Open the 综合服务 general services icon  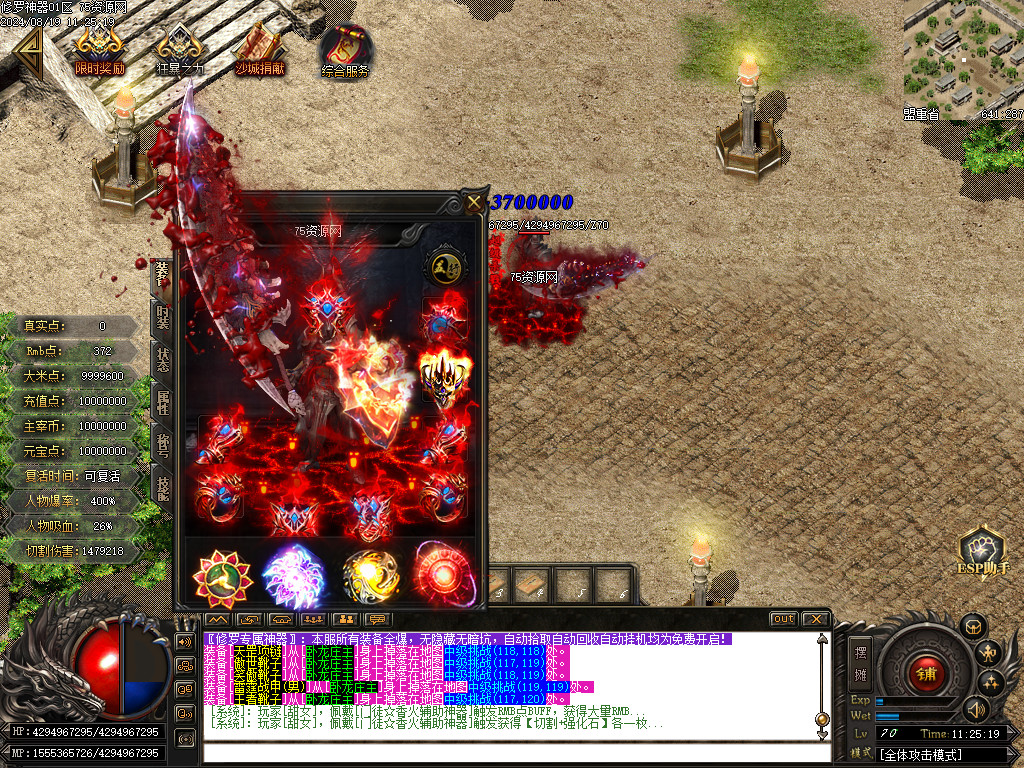click(x=345, y=49)
